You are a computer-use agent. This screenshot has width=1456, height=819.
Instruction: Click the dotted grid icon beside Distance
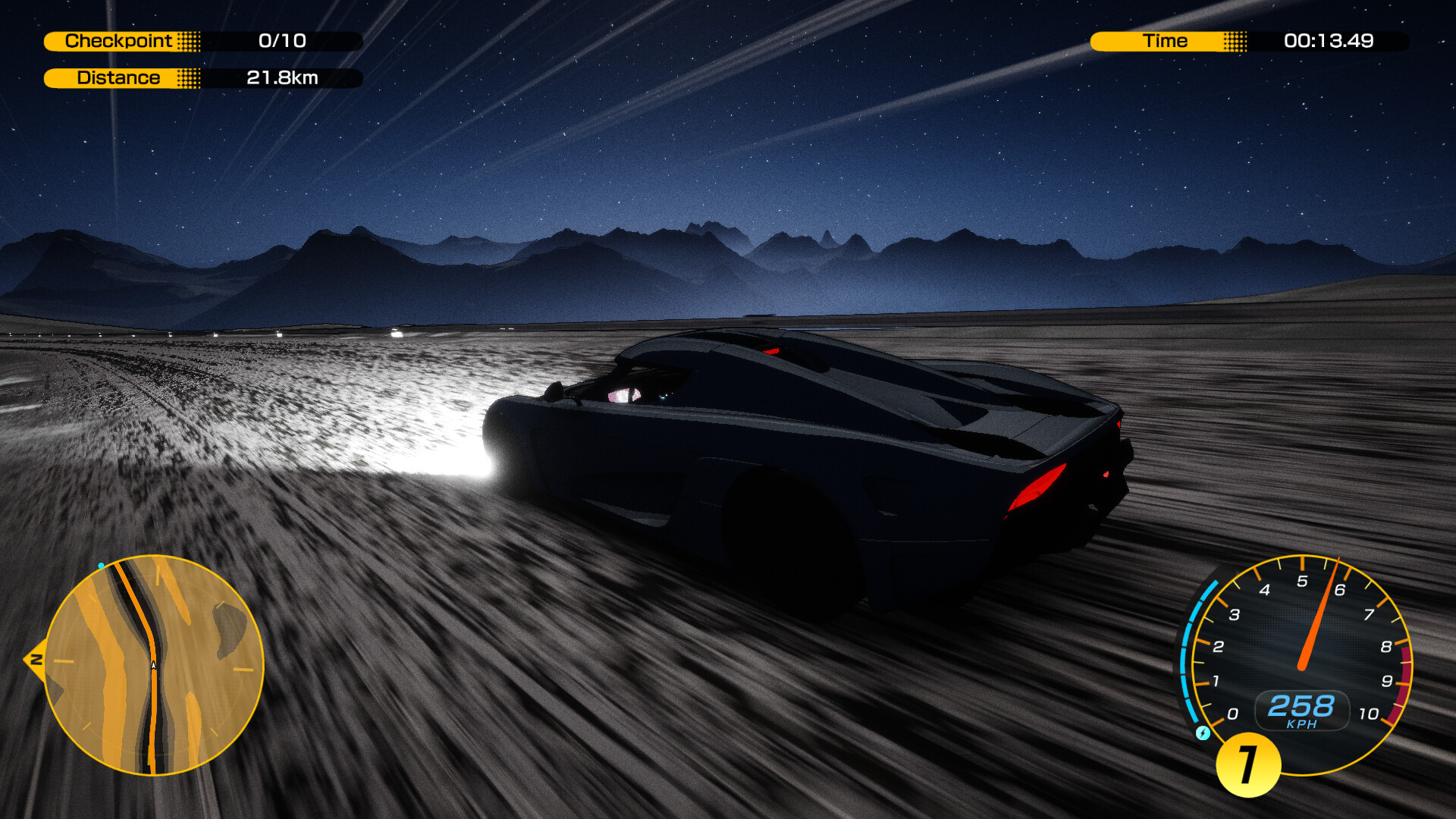188,77
